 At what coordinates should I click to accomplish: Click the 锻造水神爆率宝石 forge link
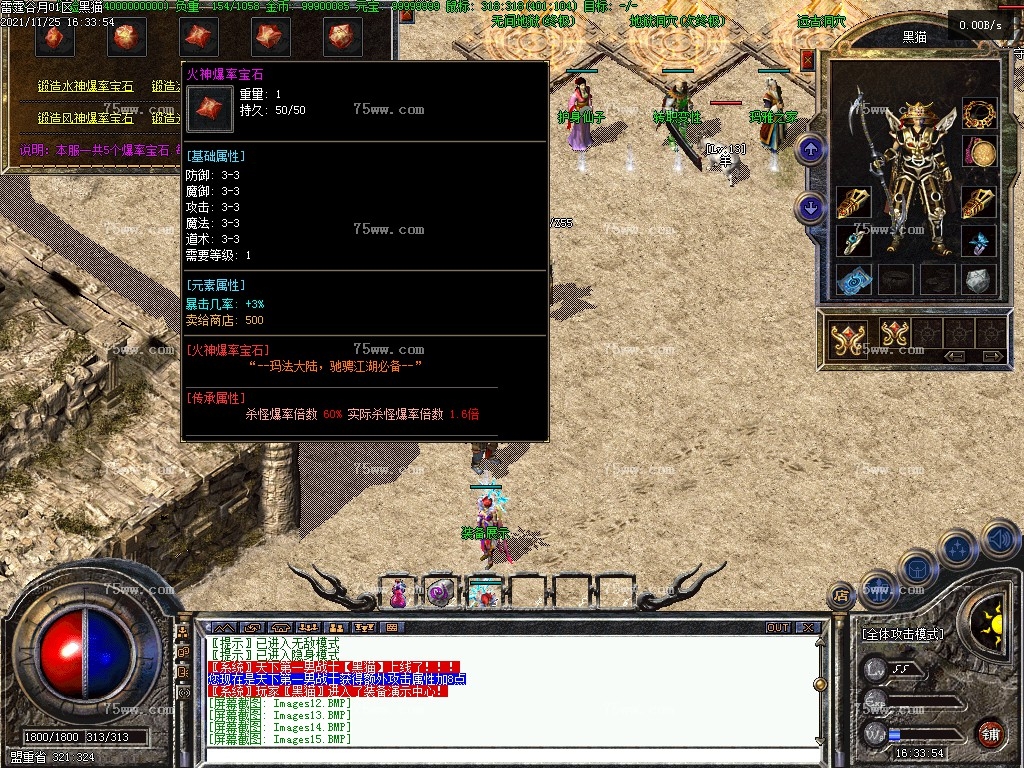(x=85, y=87)
